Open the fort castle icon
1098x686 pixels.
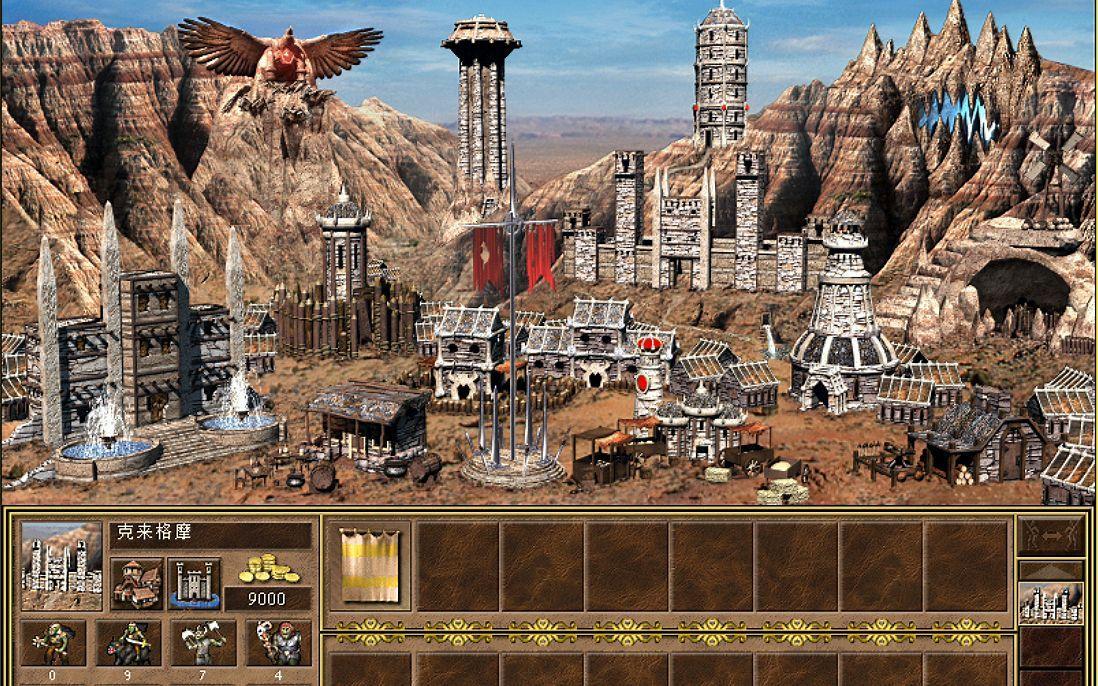194,583
